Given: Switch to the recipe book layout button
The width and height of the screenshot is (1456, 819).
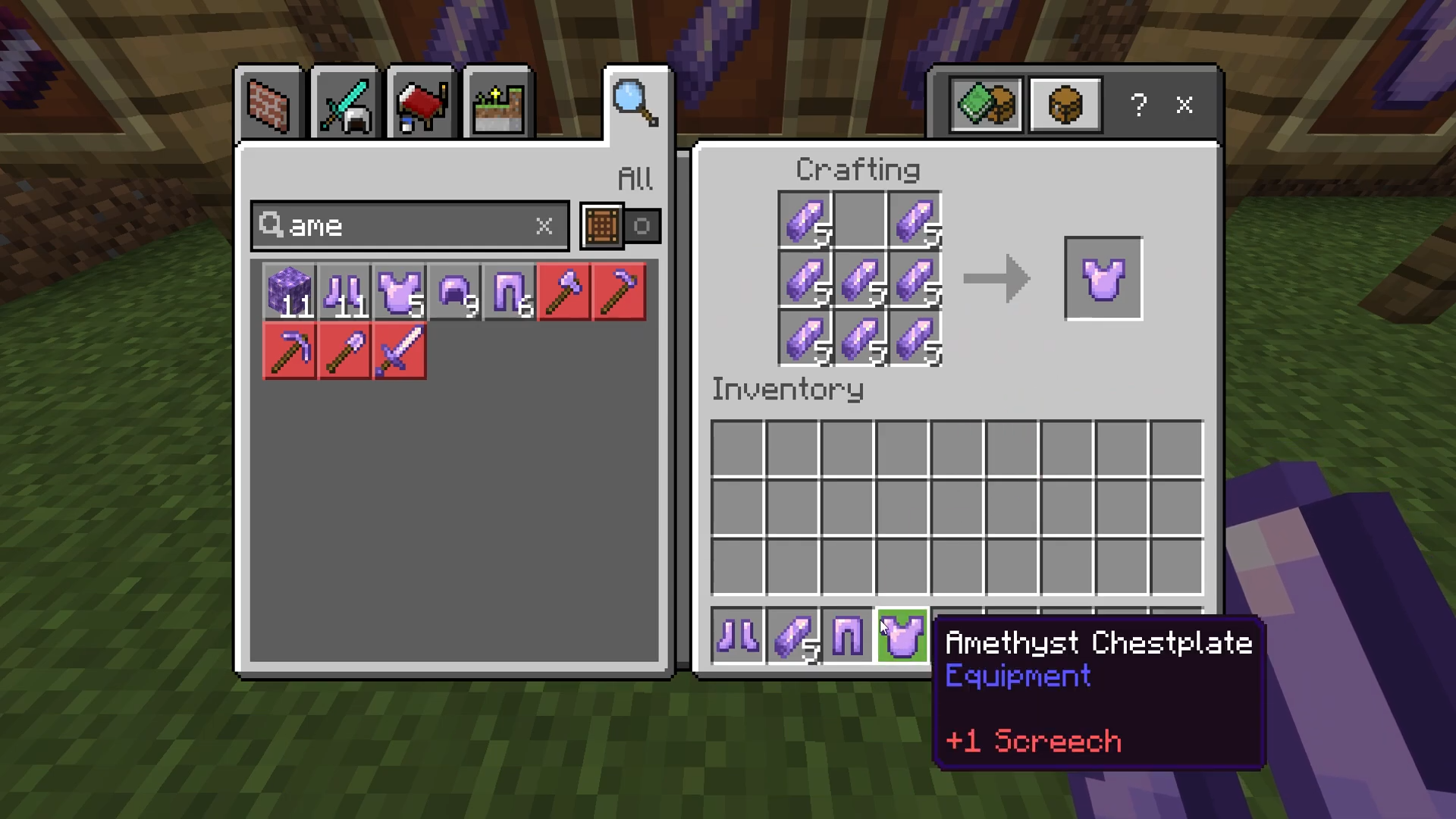Looking at the screenshot, I should point(986,105).
